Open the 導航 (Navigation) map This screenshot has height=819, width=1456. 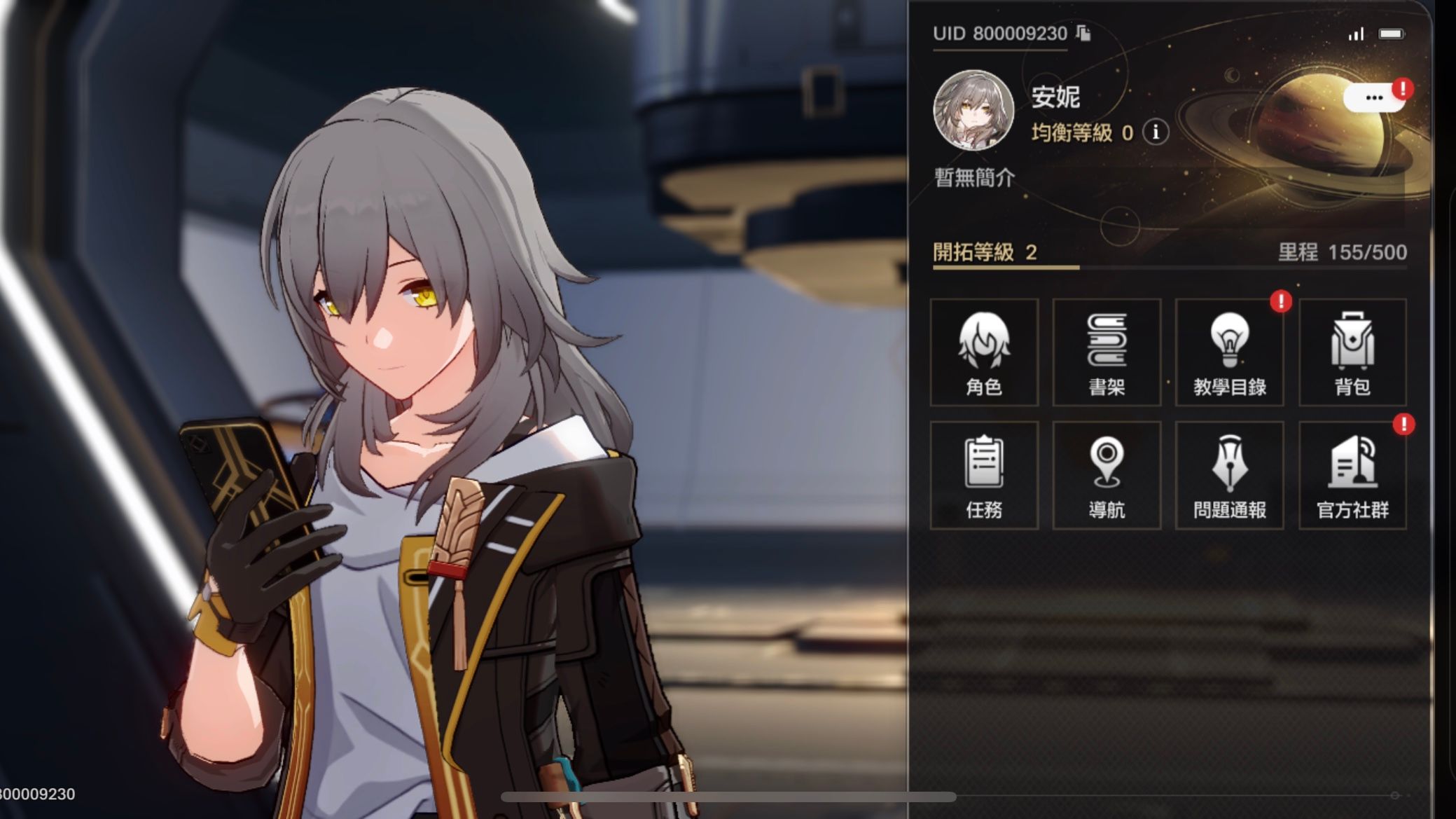coord(1106,475)
